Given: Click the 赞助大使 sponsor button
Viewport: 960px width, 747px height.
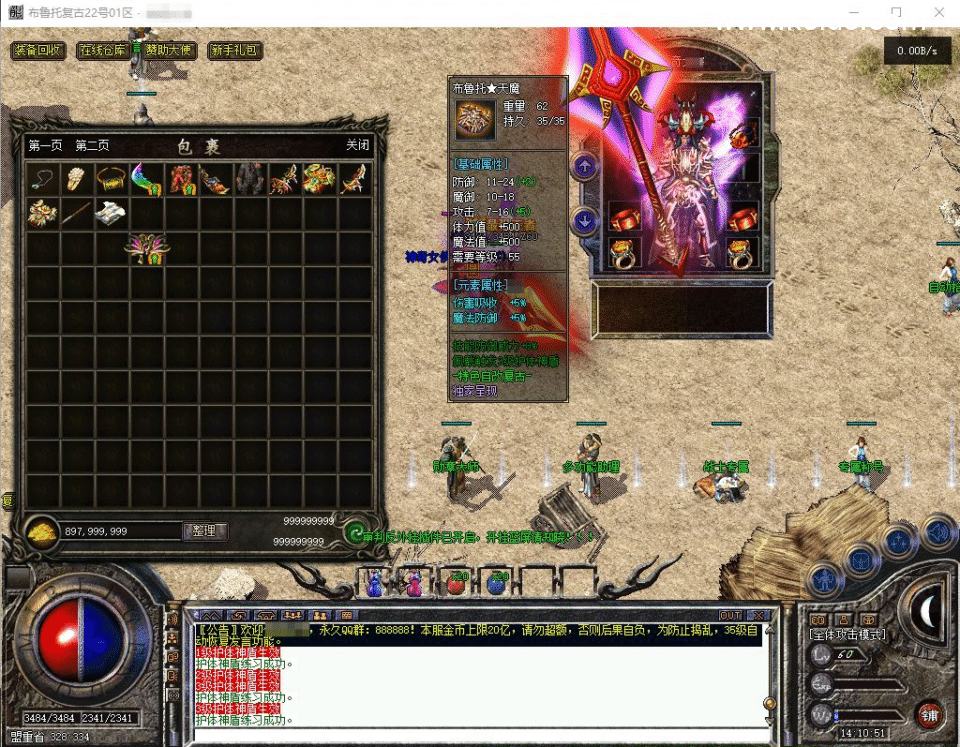Looking at the screenshot, I should click(x=165, y=51).
